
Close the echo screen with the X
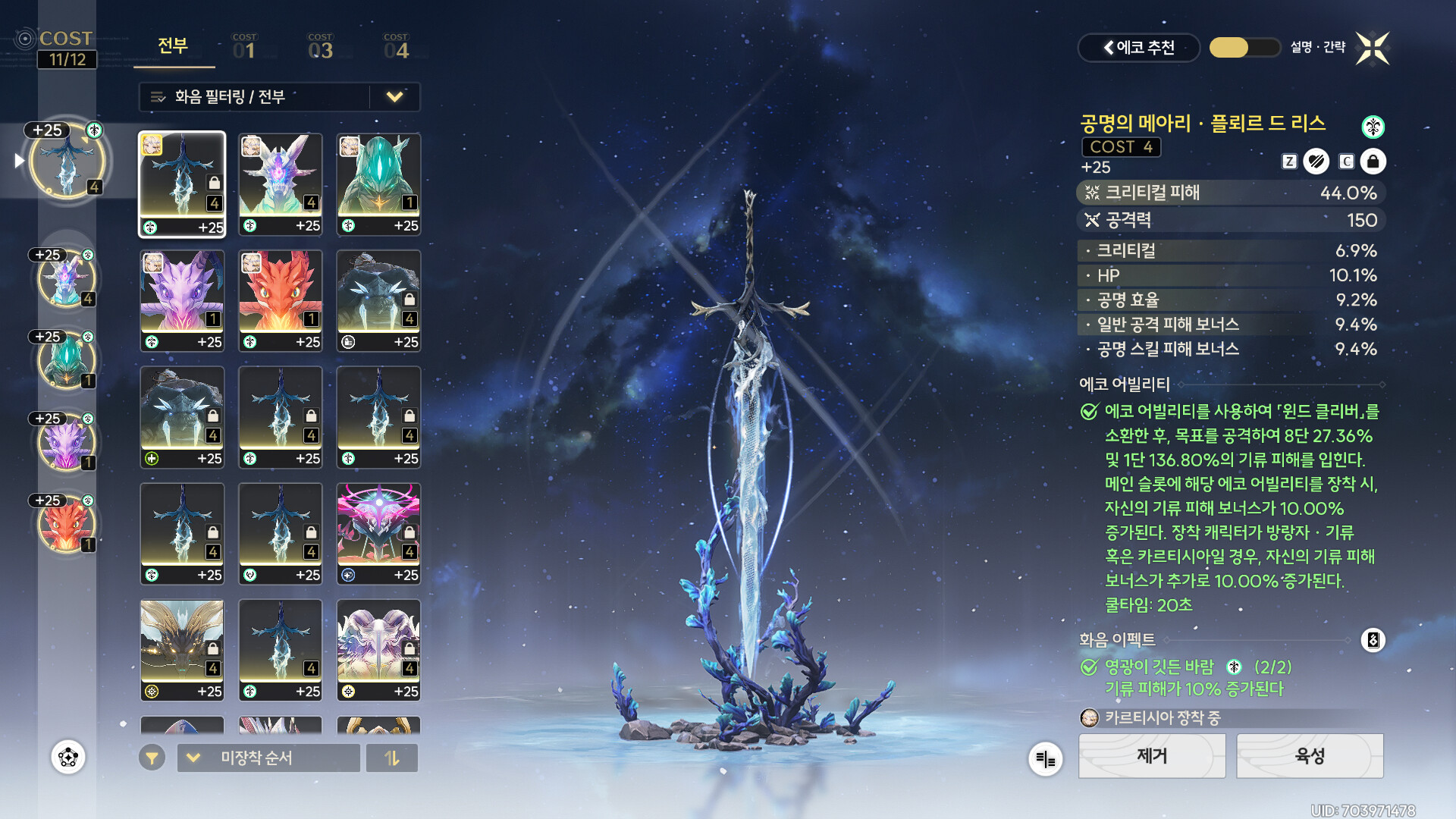coord(1373,49)
